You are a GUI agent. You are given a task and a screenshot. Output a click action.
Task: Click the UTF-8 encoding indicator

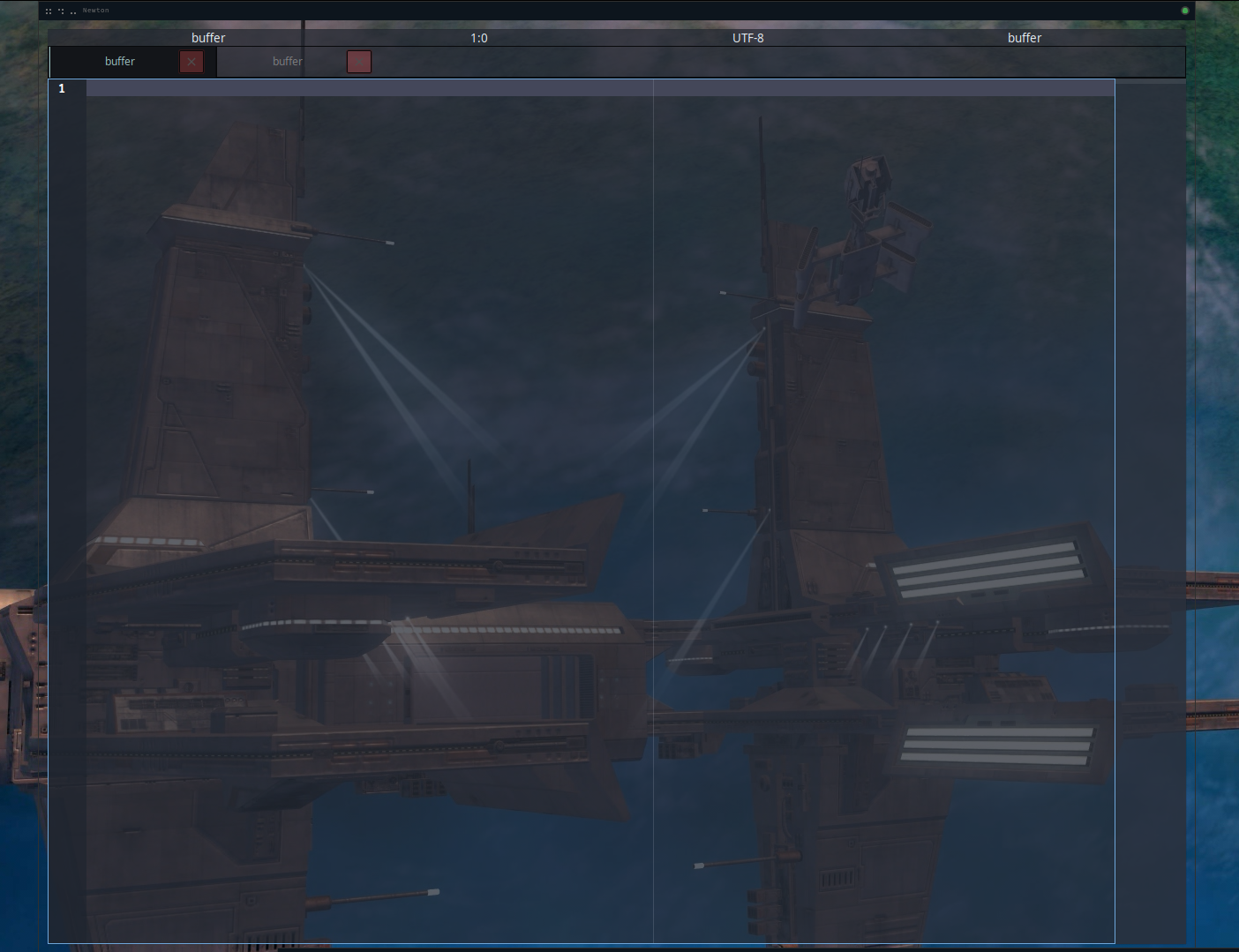(747, 38)
